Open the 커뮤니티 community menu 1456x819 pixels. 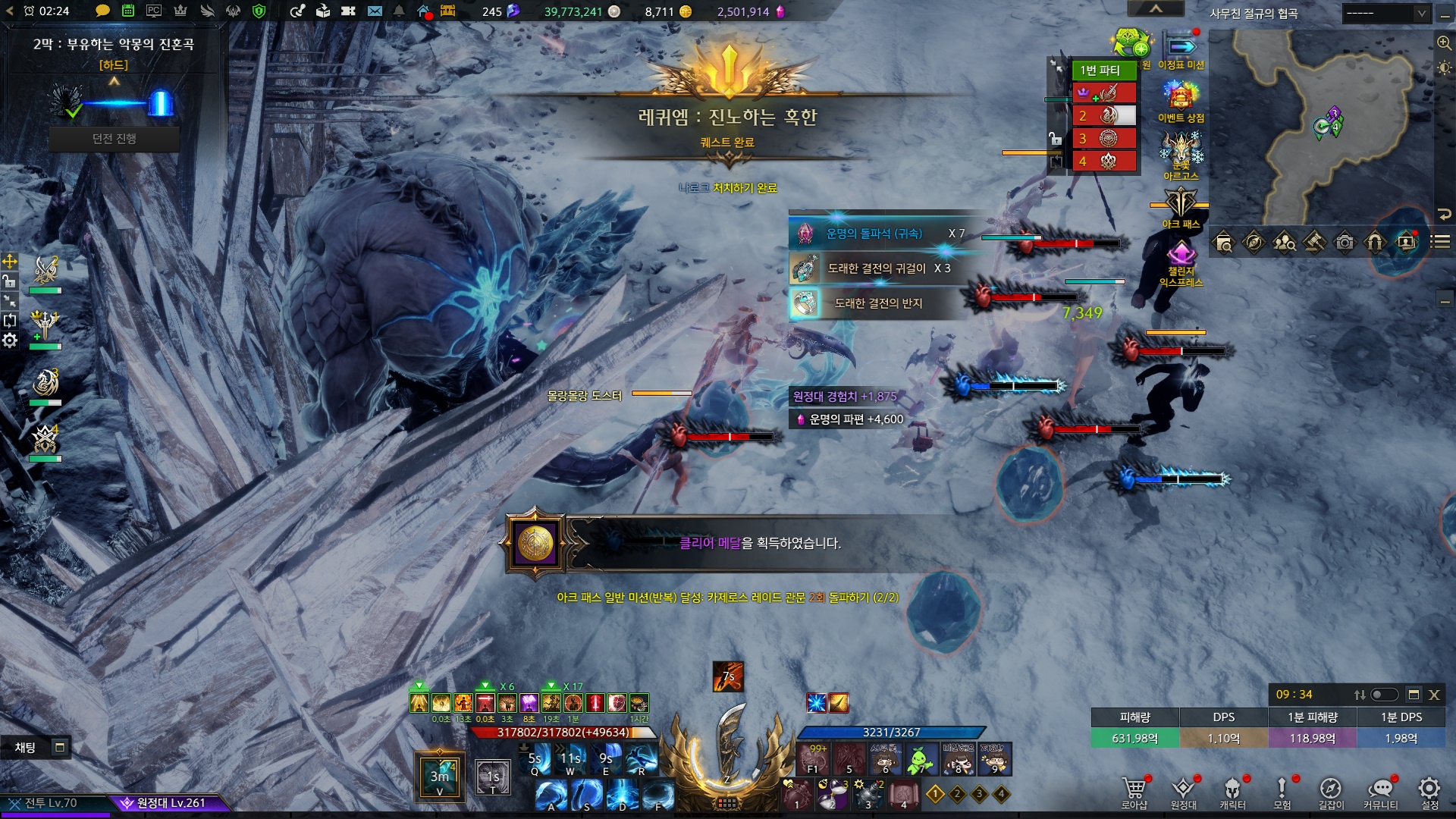(1380, 791)
